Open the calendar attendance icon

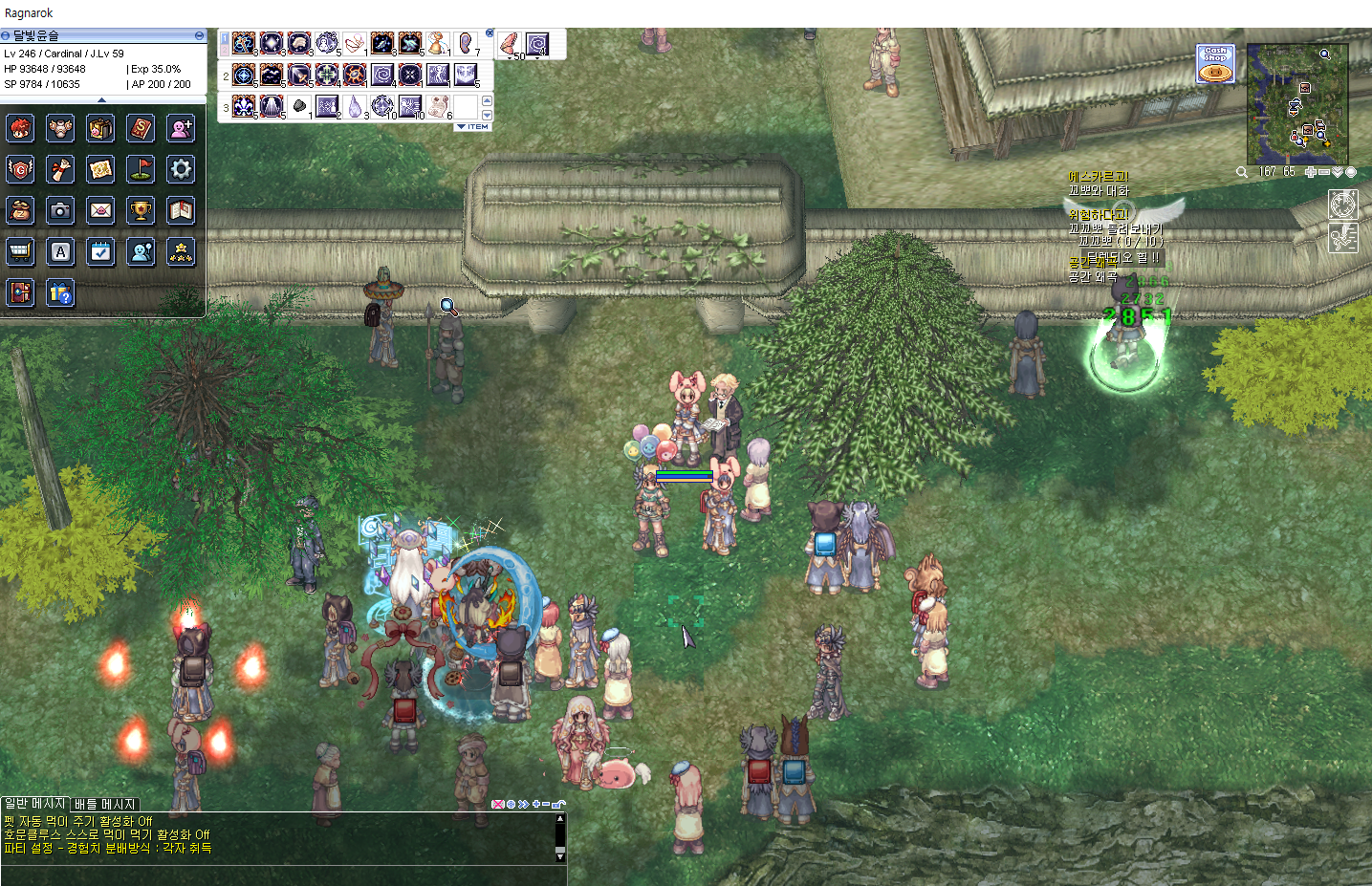click(x=100, y=251)
